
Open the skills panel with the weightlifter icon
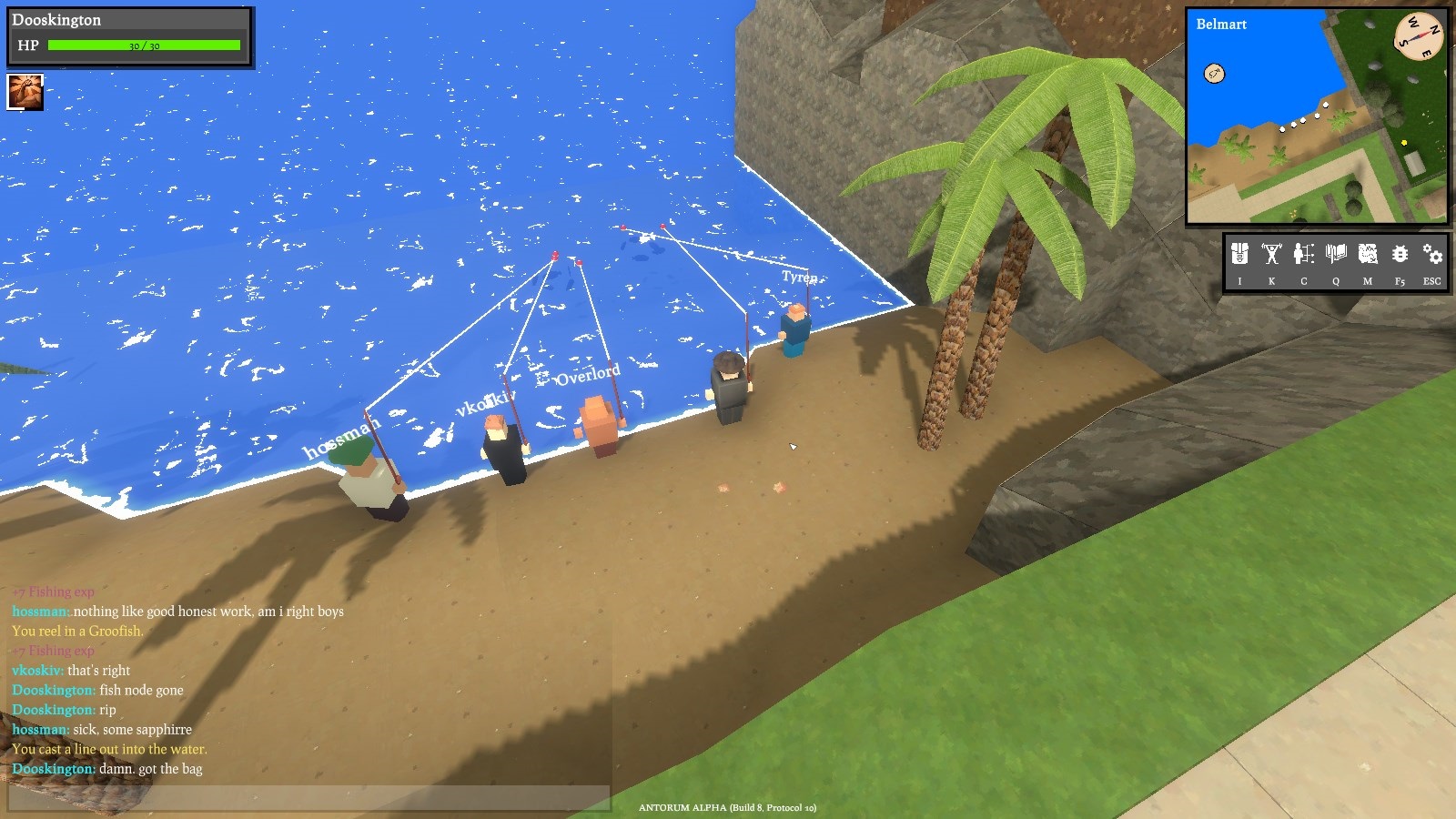click(1271, 255)
